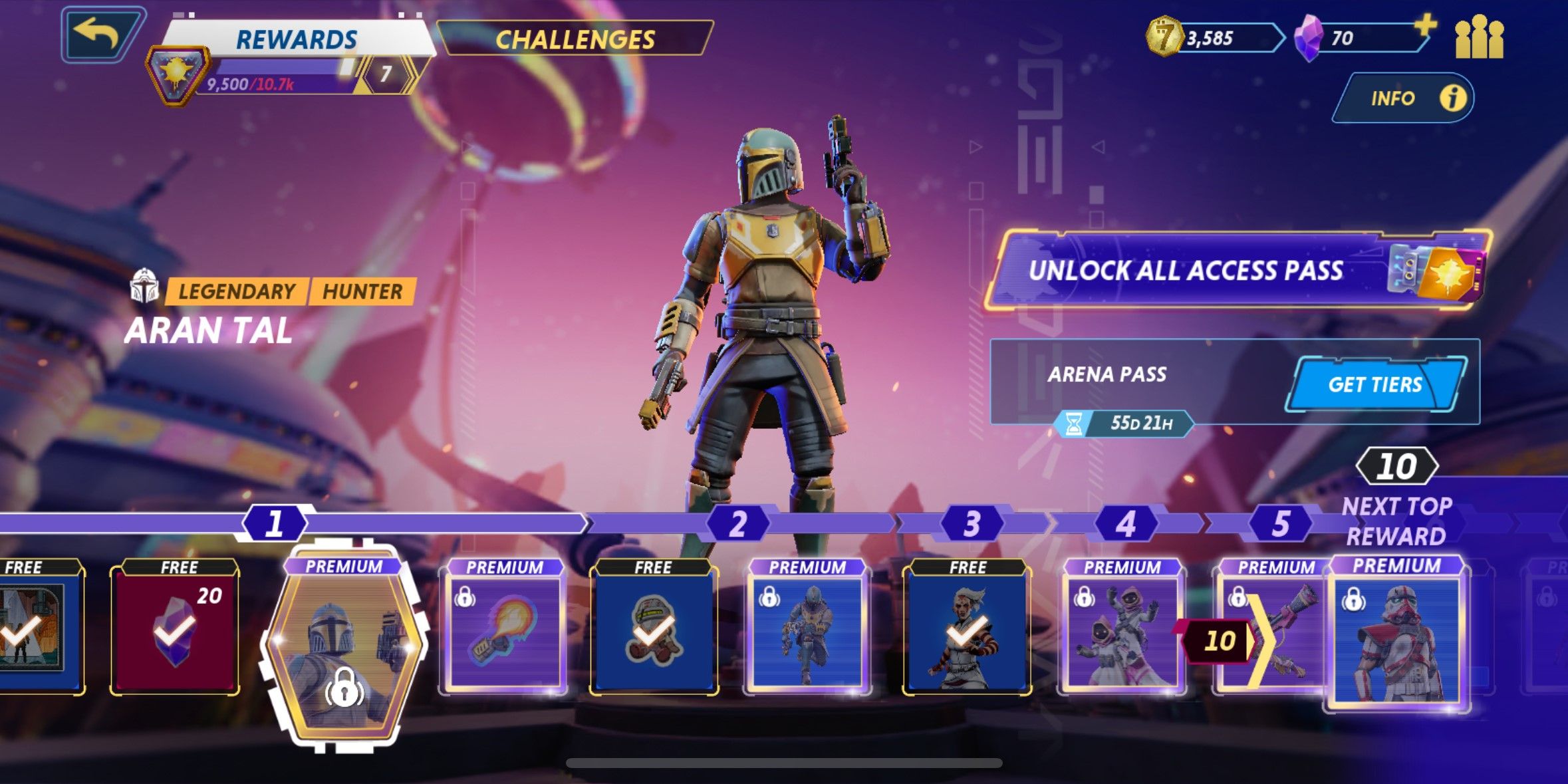Switch to the CHALLENGES tab
This screenshot has height=784, width=1568.
click(575, 39)
